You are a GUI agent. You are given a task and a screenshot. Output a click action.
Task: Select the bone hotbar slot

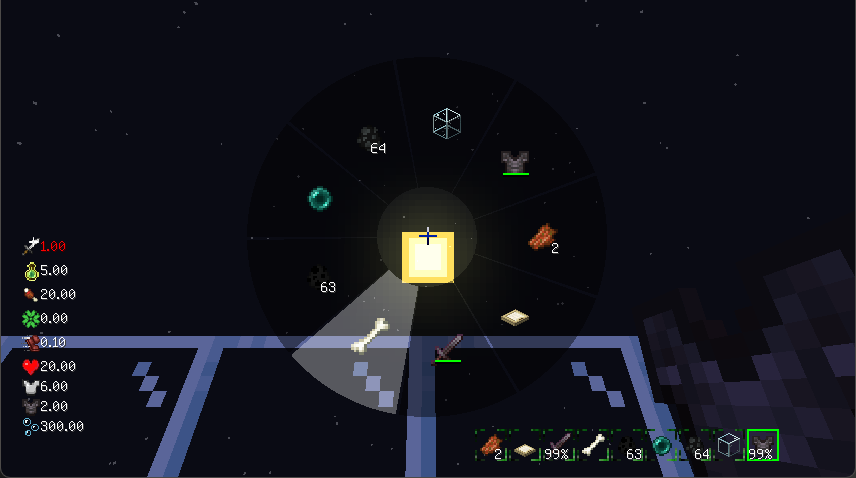click(x=594, y=445)
